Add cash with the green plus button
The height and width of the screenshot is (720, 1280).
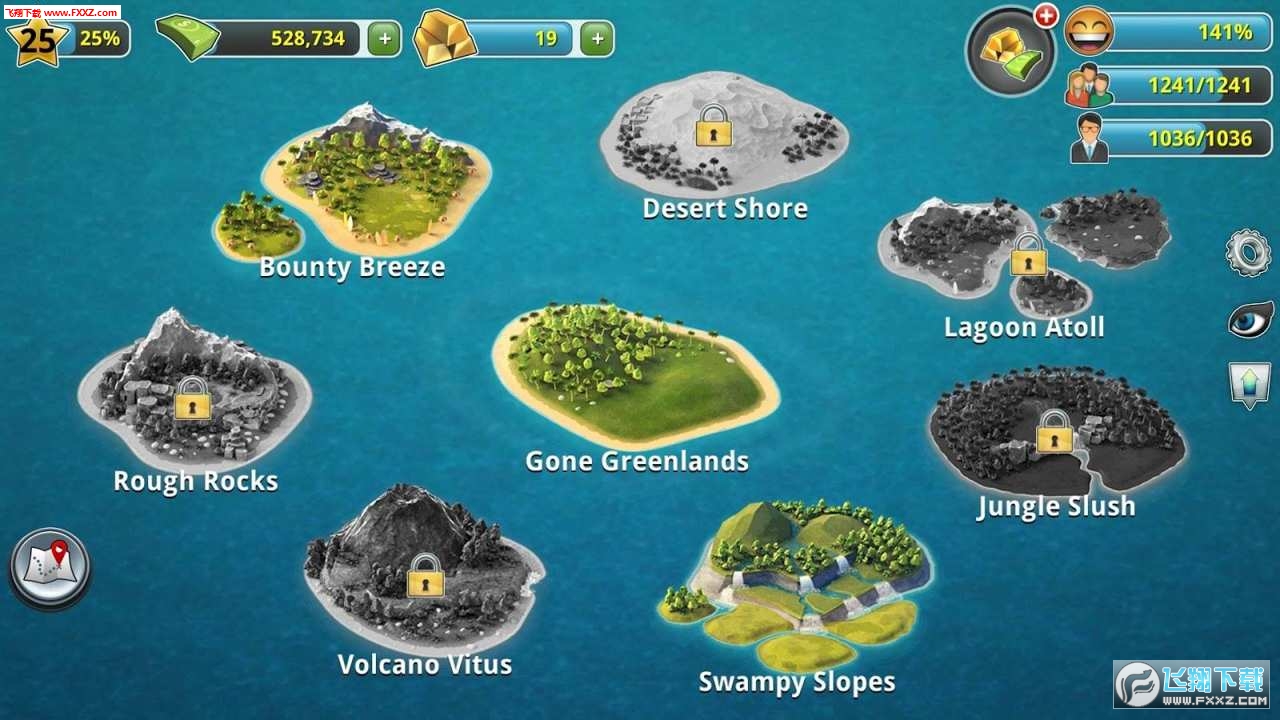click(x=383, y=39)
